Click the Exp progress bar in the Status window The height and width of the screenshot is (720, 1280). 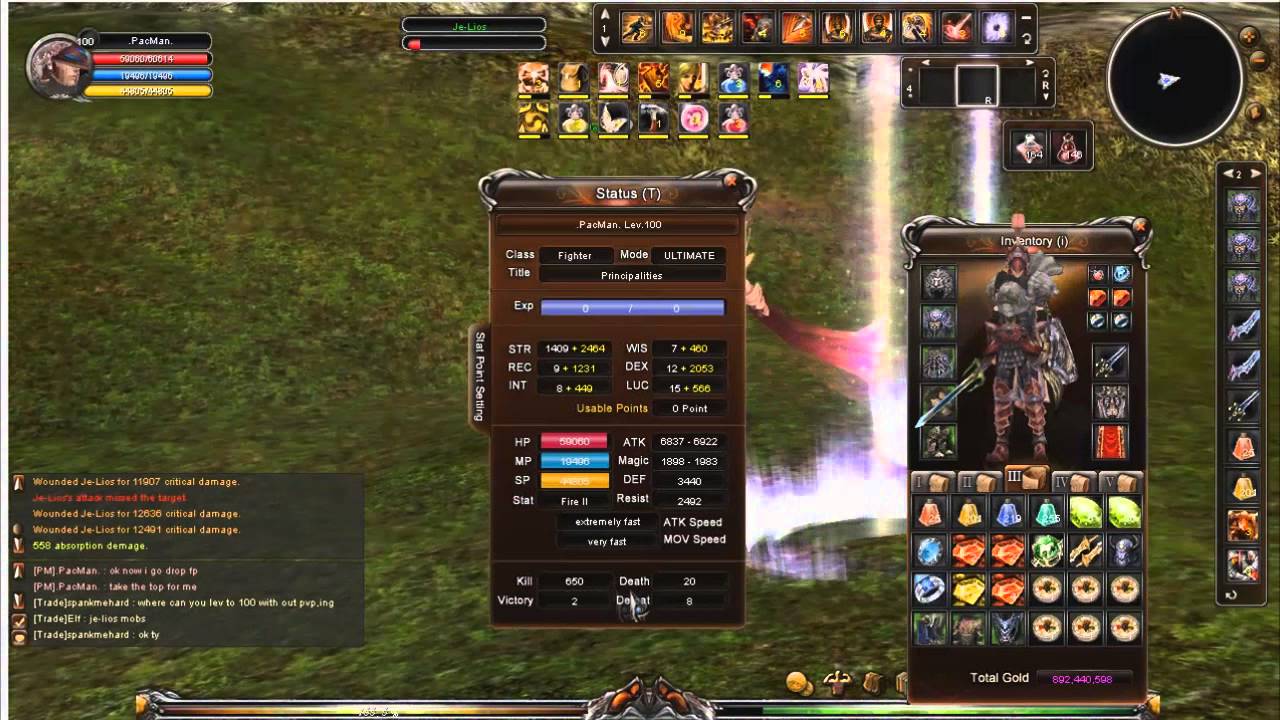632,306
